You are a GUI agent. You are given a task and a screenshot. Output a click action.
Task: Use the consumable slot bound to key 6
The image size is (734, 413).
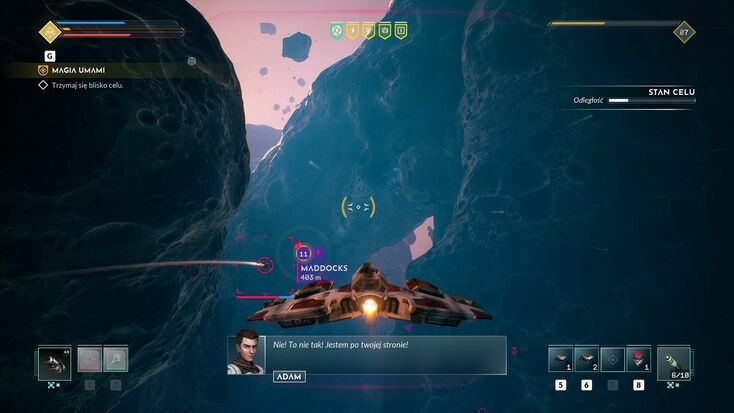point(586,360)
